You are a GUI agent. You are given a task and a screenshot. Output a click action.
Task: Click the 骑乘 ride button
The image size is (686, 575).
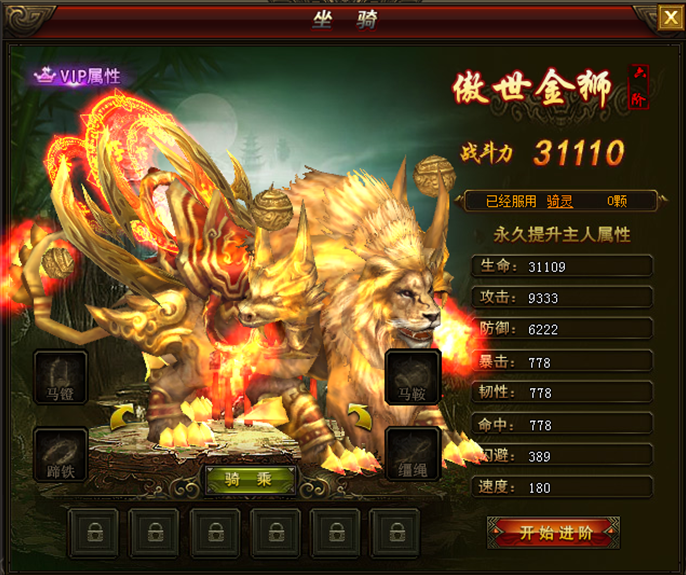[x=250, y=480]
